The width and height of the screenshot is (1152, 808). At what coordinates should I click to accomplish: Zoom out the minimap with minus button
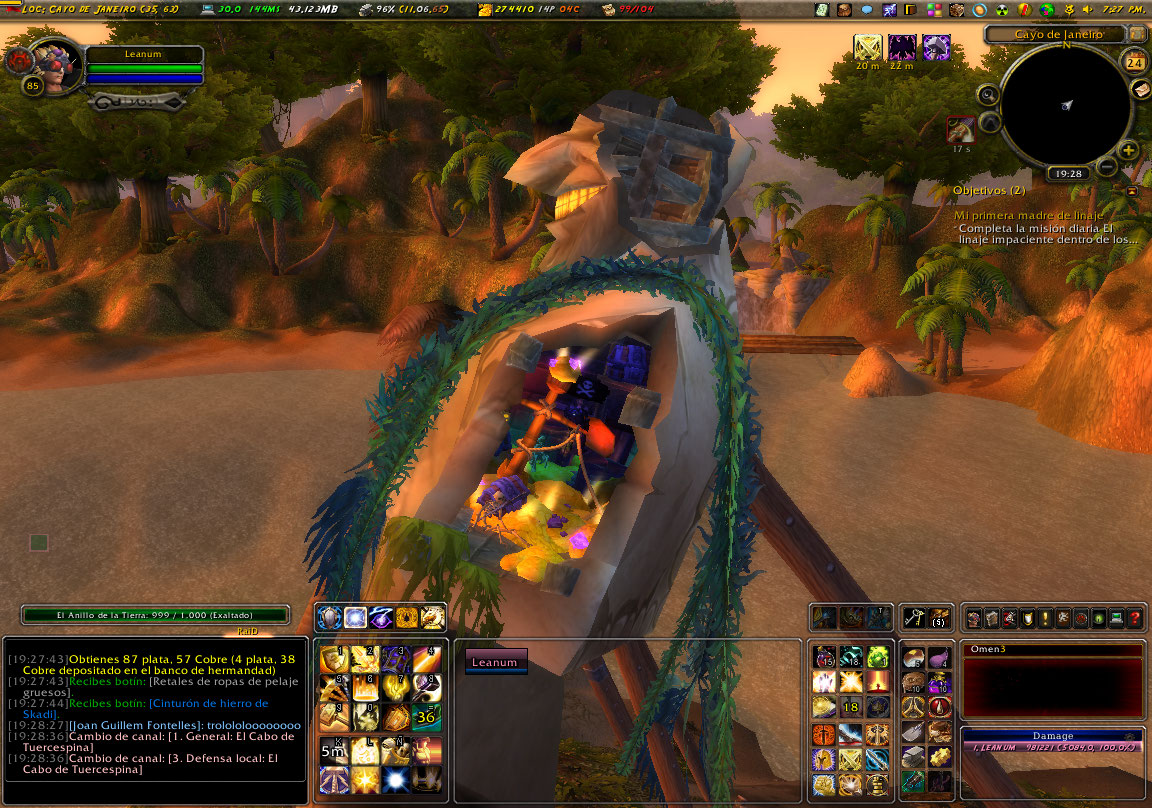[x=1107, y=166]
